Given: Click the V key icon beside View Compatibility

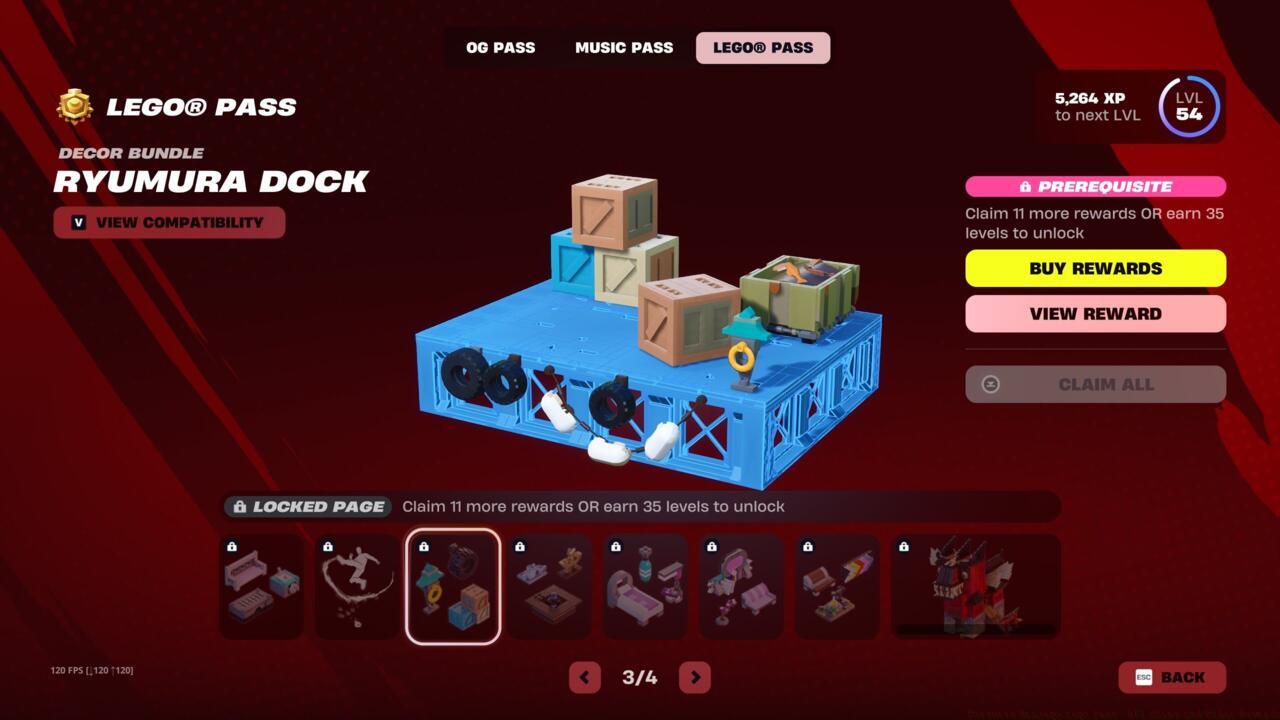Looking at the screenshot, I should pyautogui.click(x=78, y=222).
